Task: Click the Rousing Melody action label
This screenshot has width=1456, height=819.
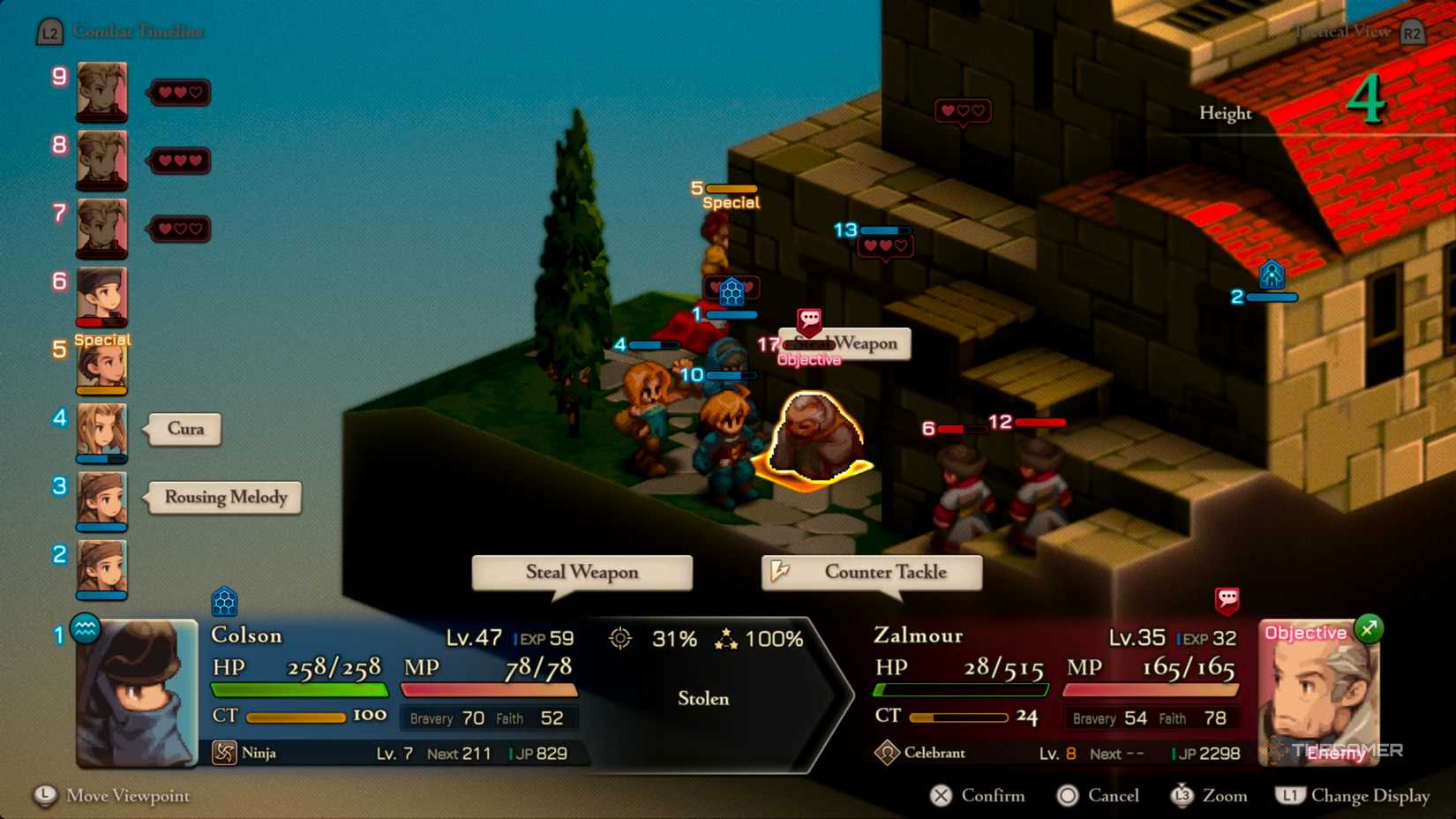Action: 226,498
